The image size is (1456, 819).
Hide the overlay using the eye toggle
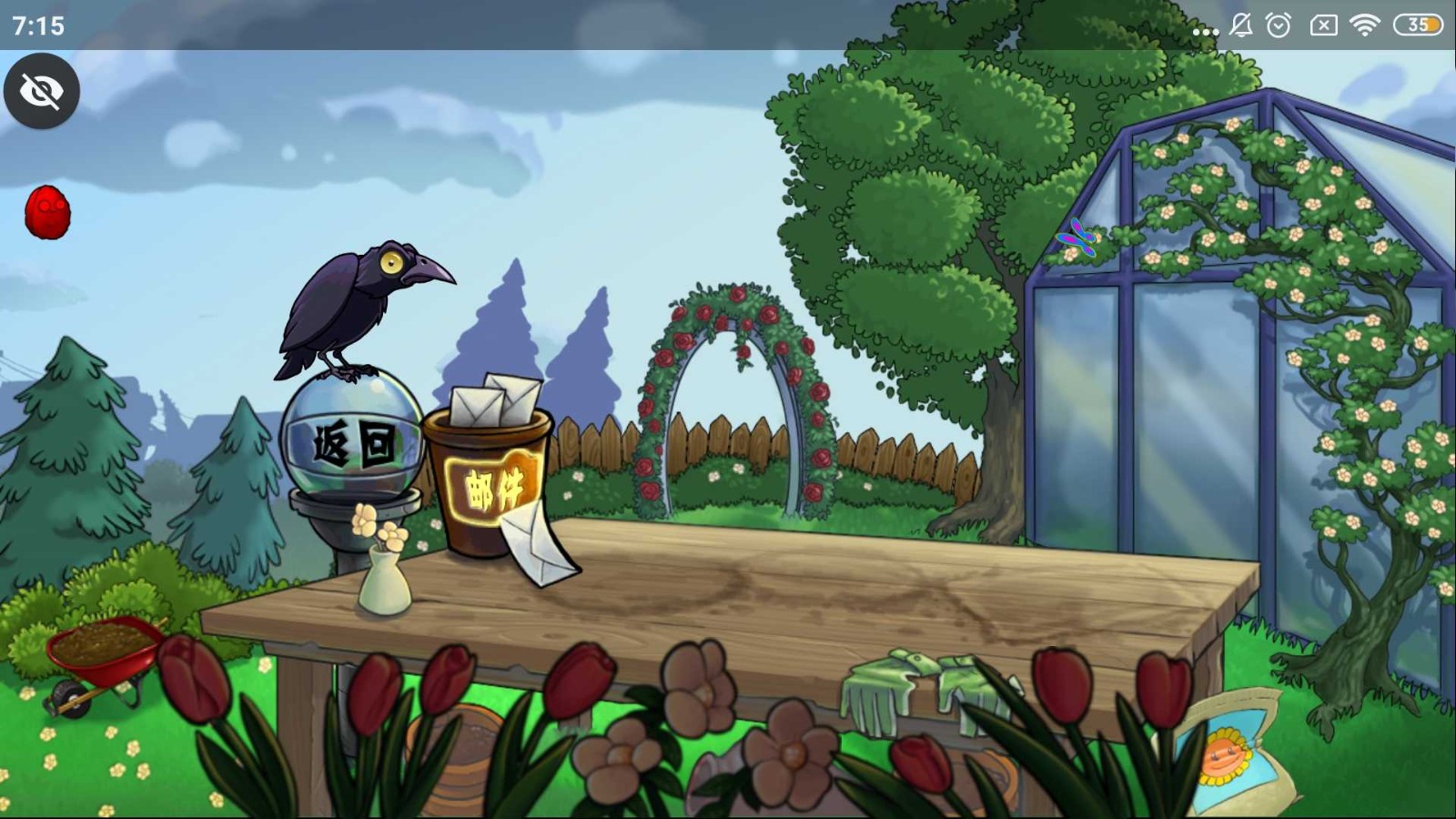42,91
